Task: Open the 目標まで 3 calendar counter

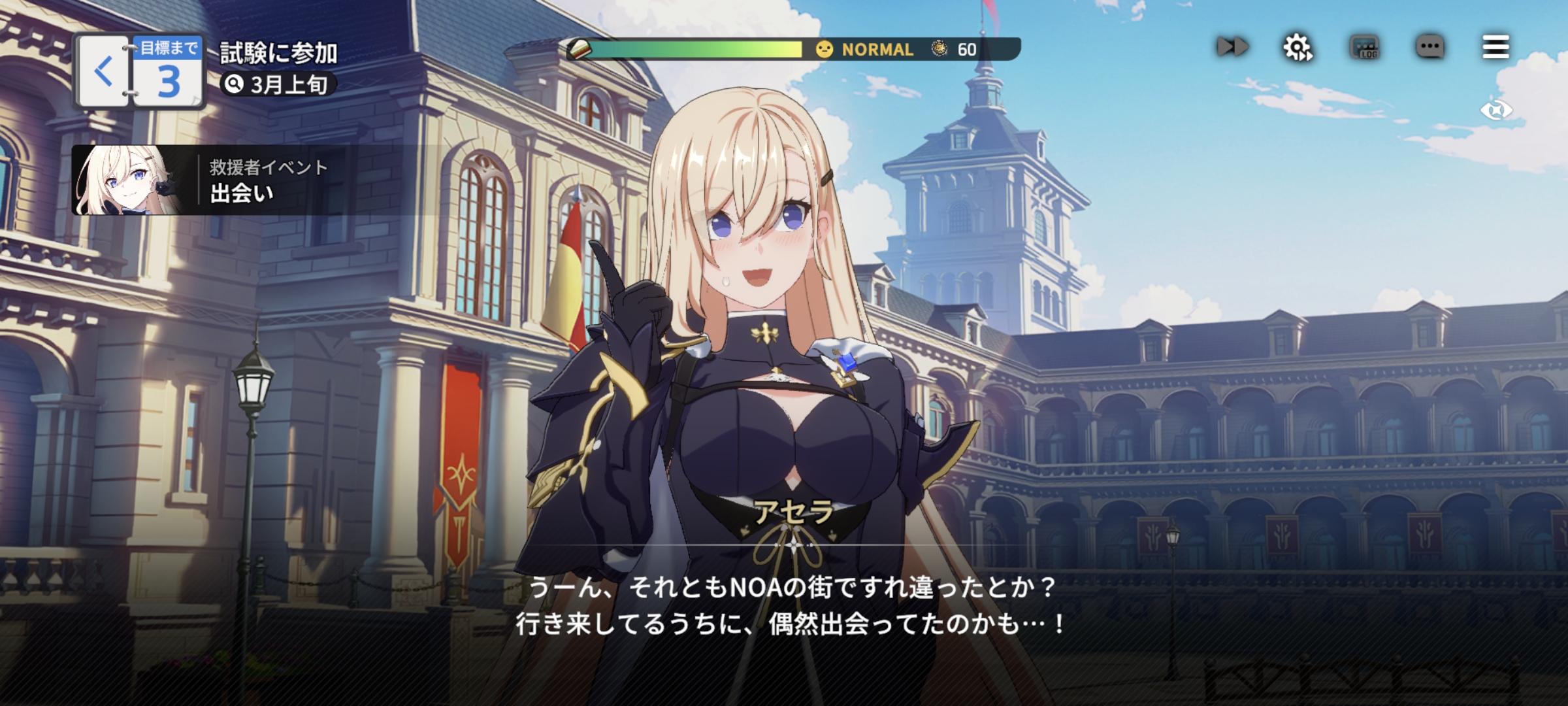Action: point(168,71)
